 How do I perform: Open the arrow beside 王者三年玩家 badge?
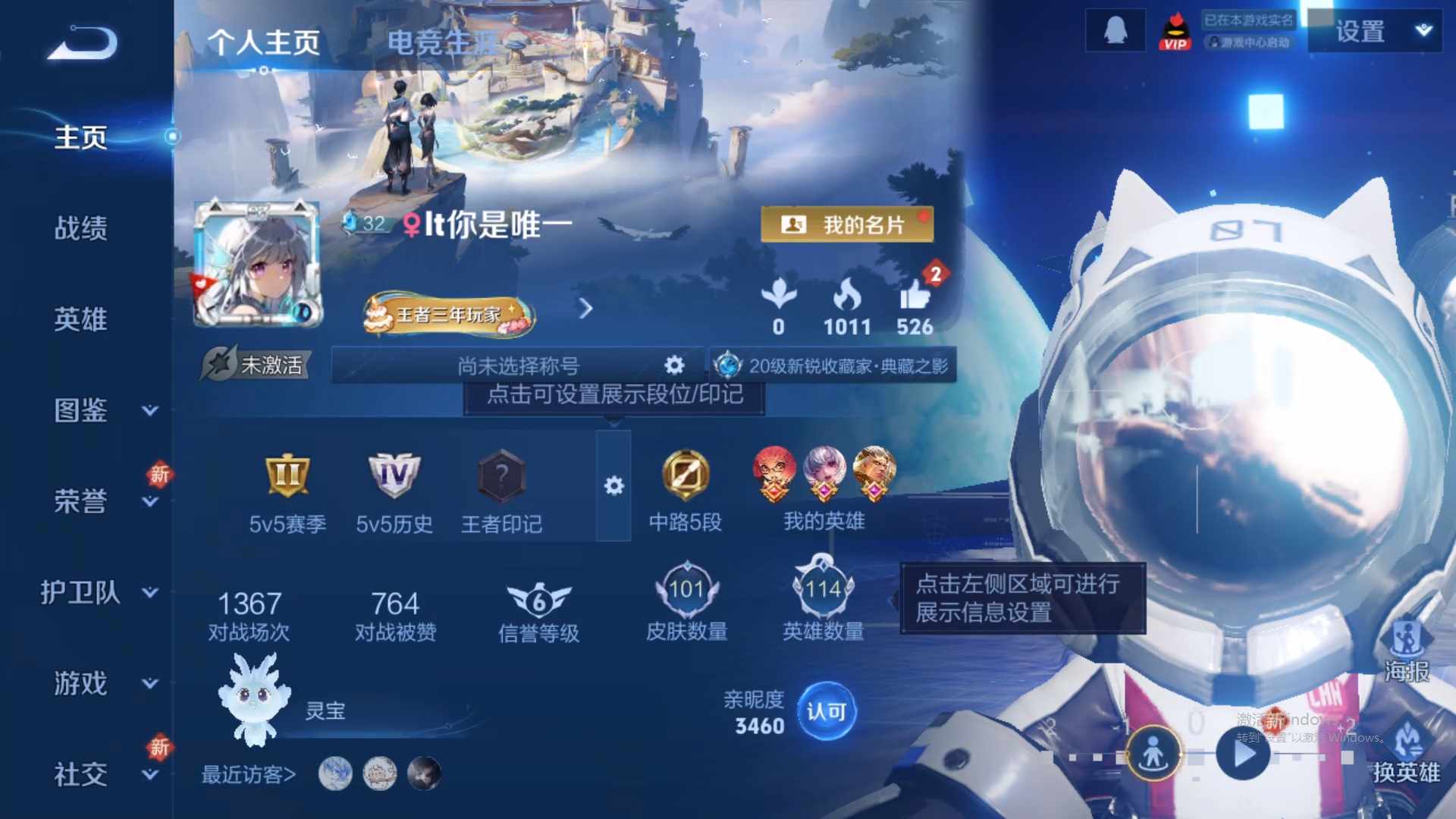pos(585,310)
